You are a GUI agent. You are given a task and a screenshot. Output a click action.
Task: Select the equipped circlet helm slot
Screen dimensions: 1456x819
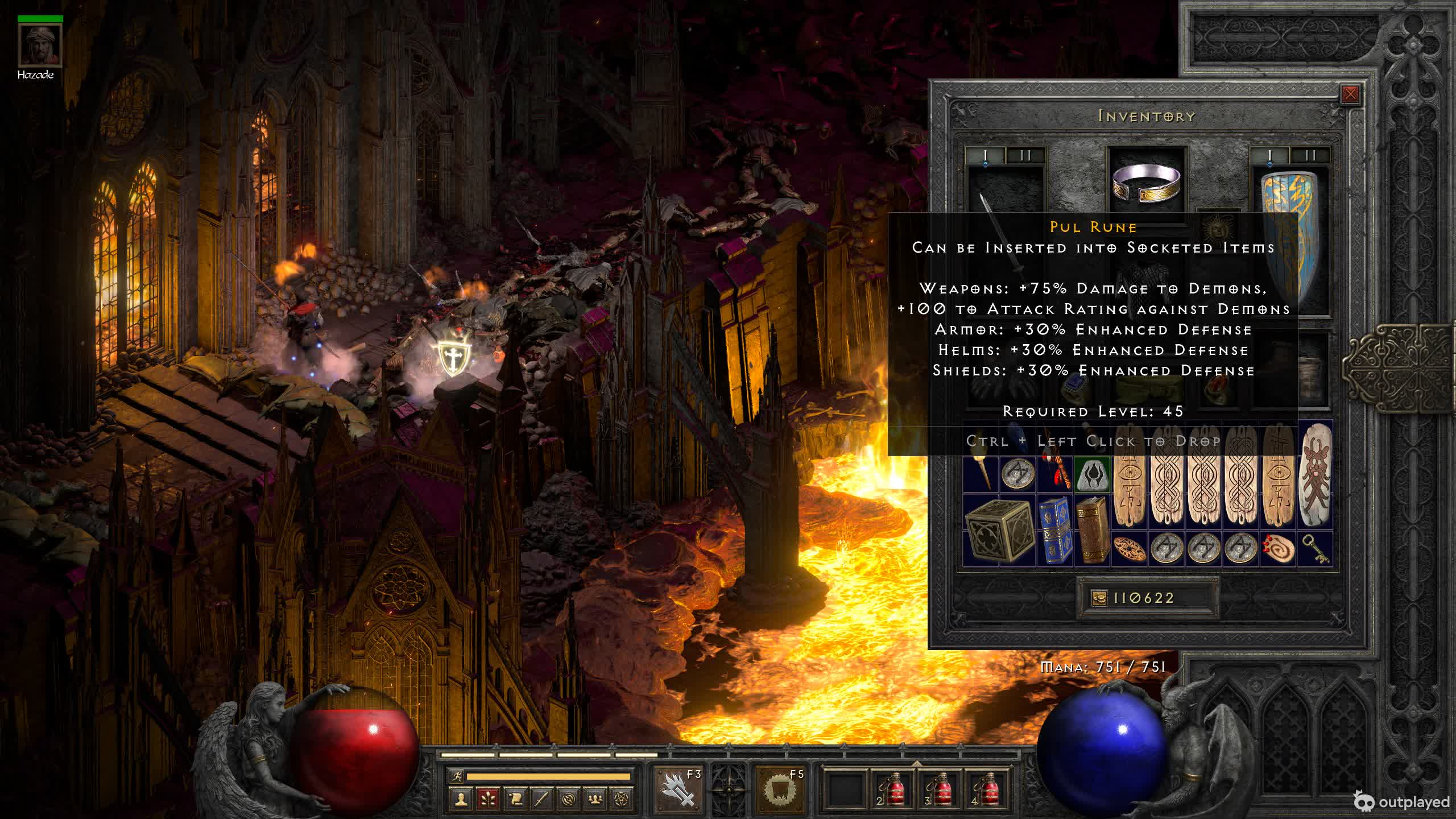(1147, 182)
